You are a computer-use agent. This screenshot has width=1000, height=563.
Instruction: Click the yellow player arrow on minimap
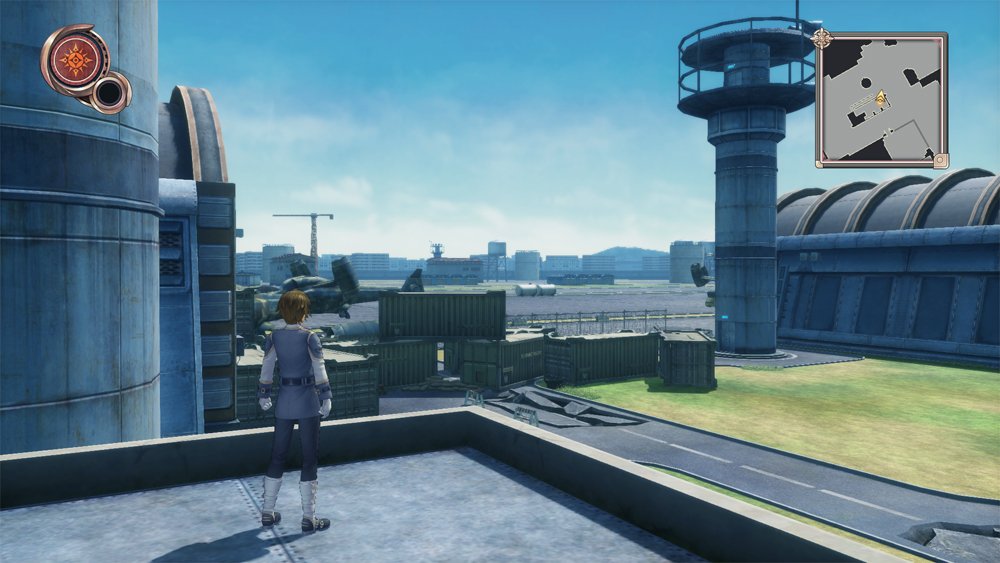pos(882,98)
